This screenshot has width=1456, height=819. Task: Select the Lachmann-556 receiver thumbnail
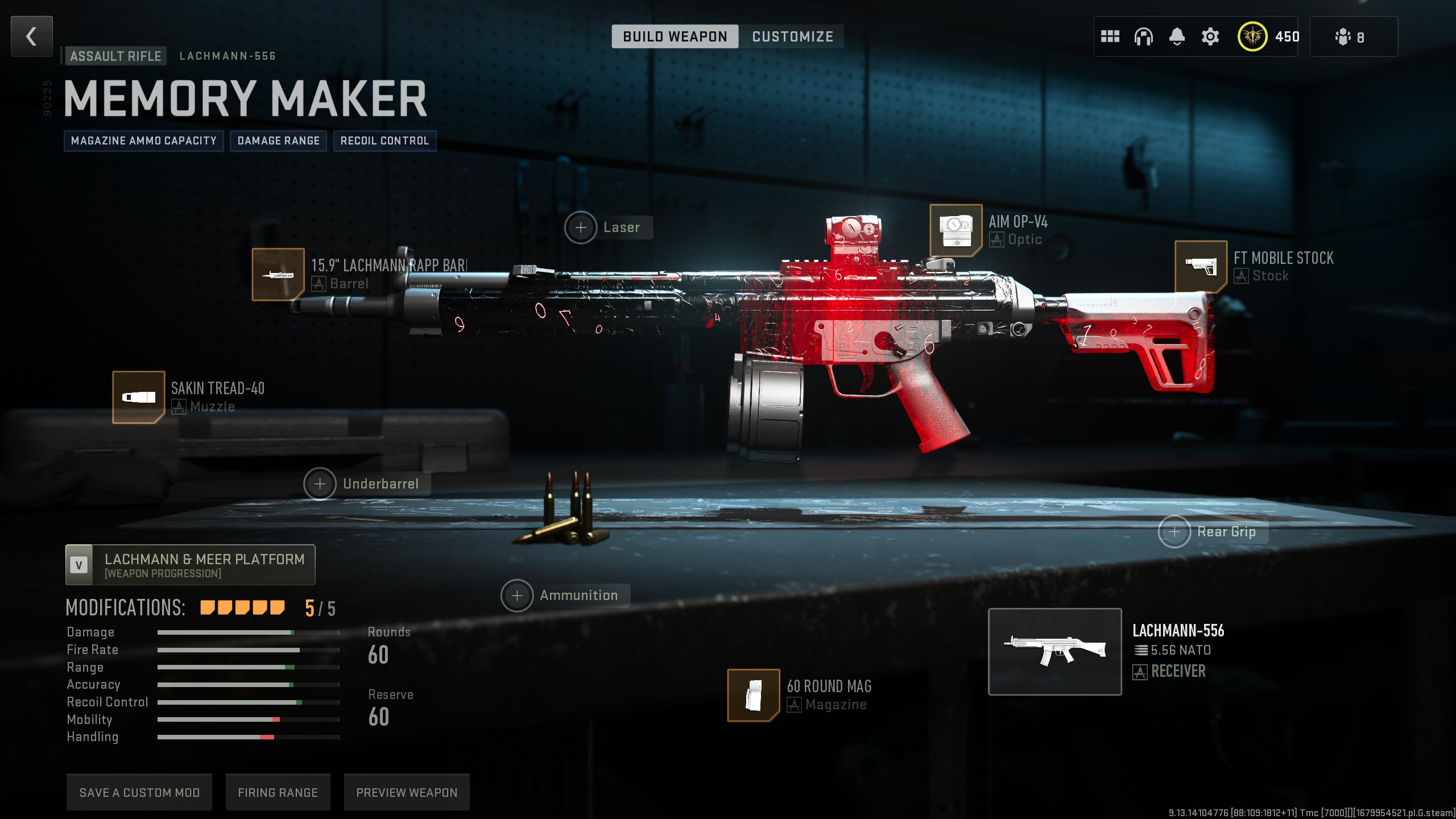coord(1054,651)
